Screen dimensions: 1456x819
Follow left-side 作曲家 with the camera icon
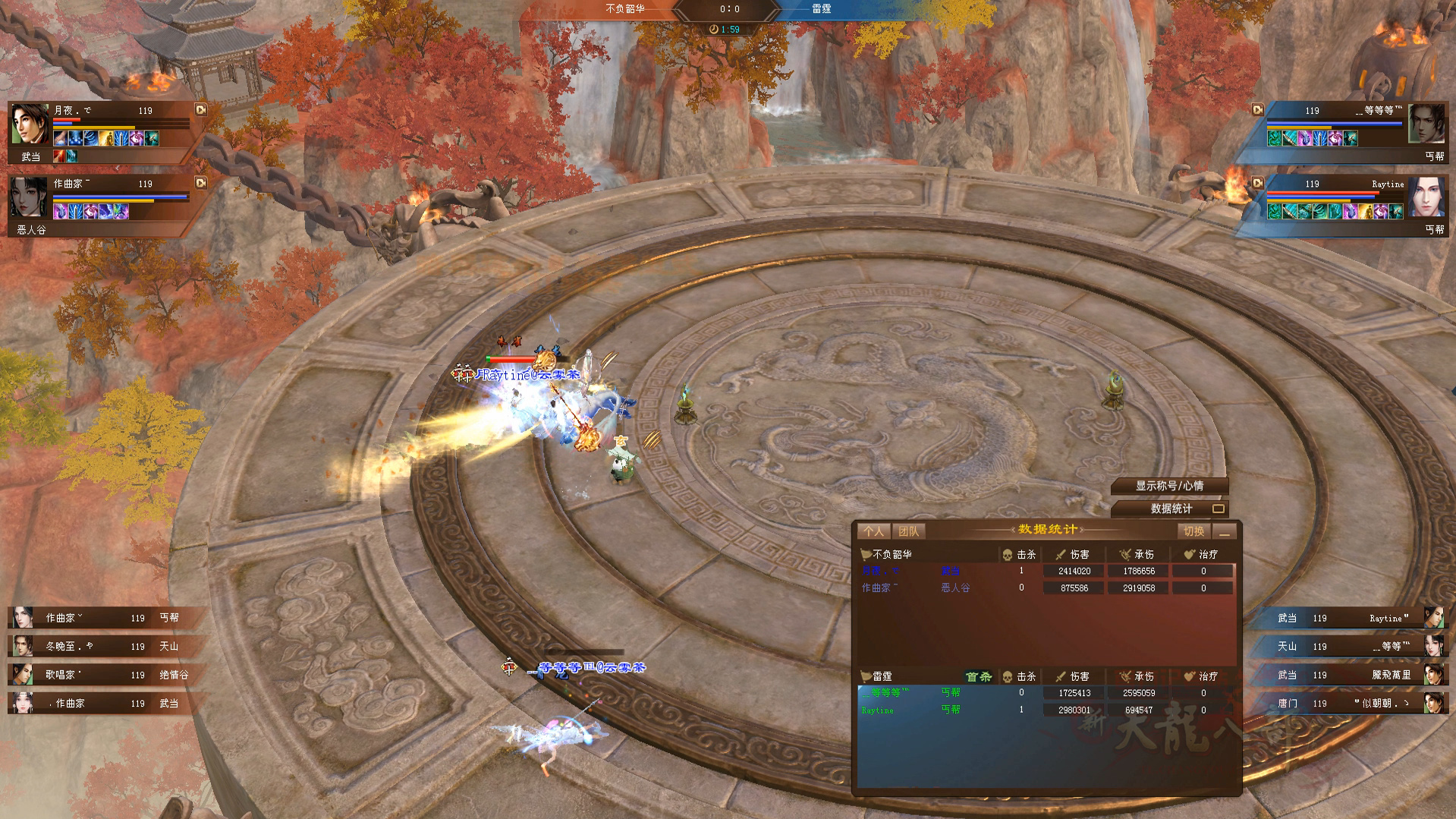[201, 183]
